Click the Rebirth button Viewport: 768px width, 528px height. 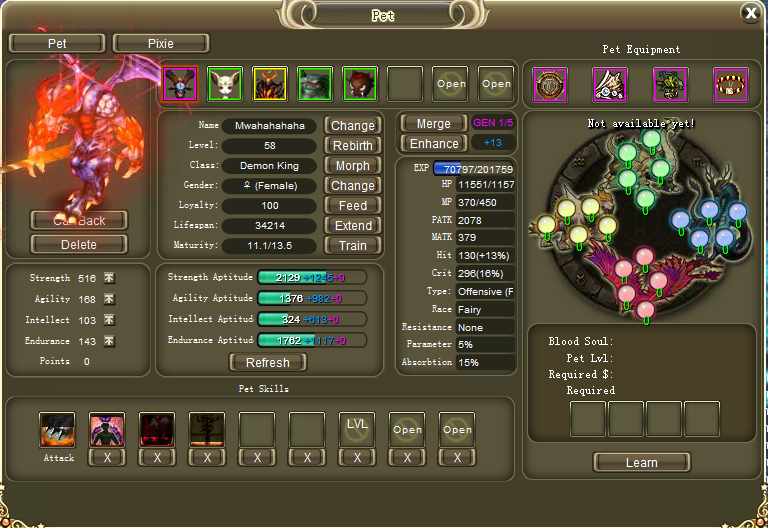point(352,146)
